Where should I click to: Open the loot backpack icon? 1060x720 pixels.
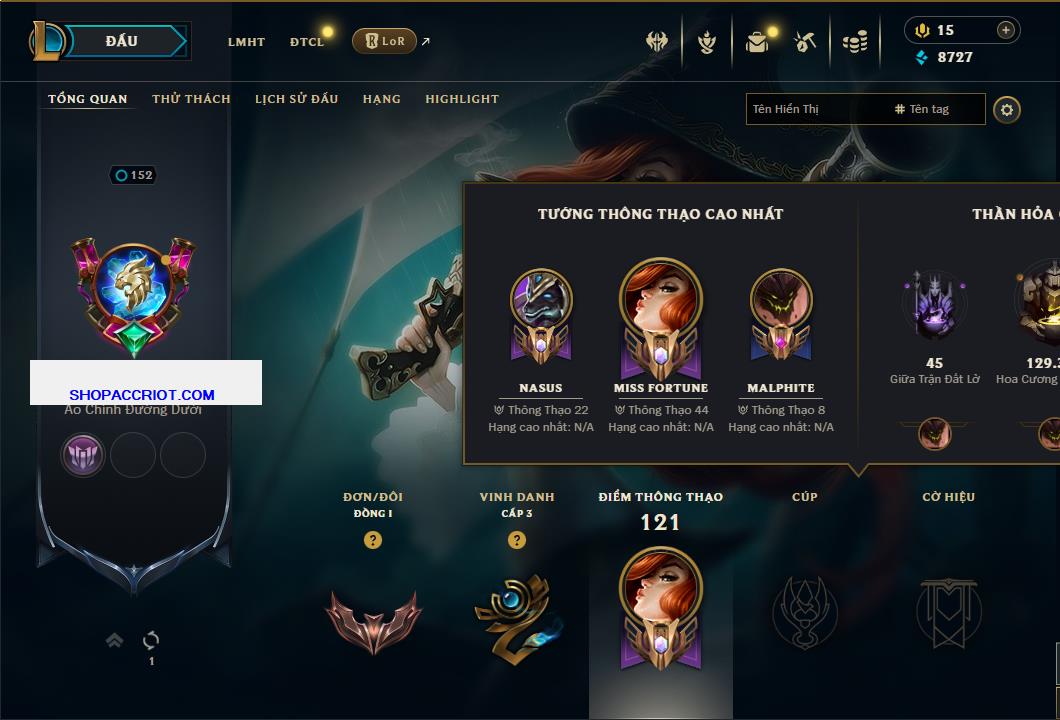pyautogui.click(x=758, y=42)
